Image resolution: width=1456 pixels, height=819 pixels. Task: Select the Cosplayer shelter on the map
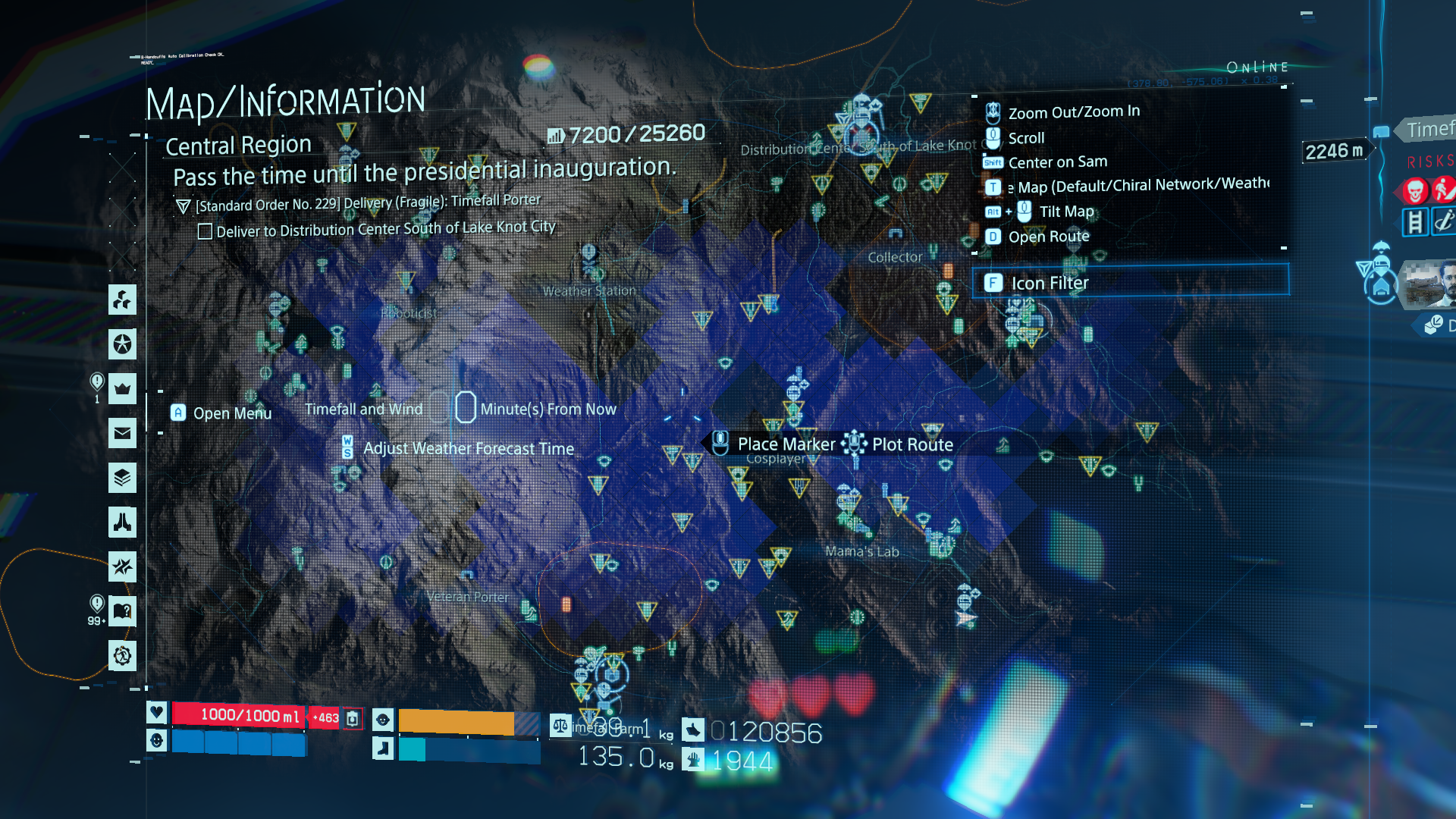pyautogui.click(x=775, y=459)
